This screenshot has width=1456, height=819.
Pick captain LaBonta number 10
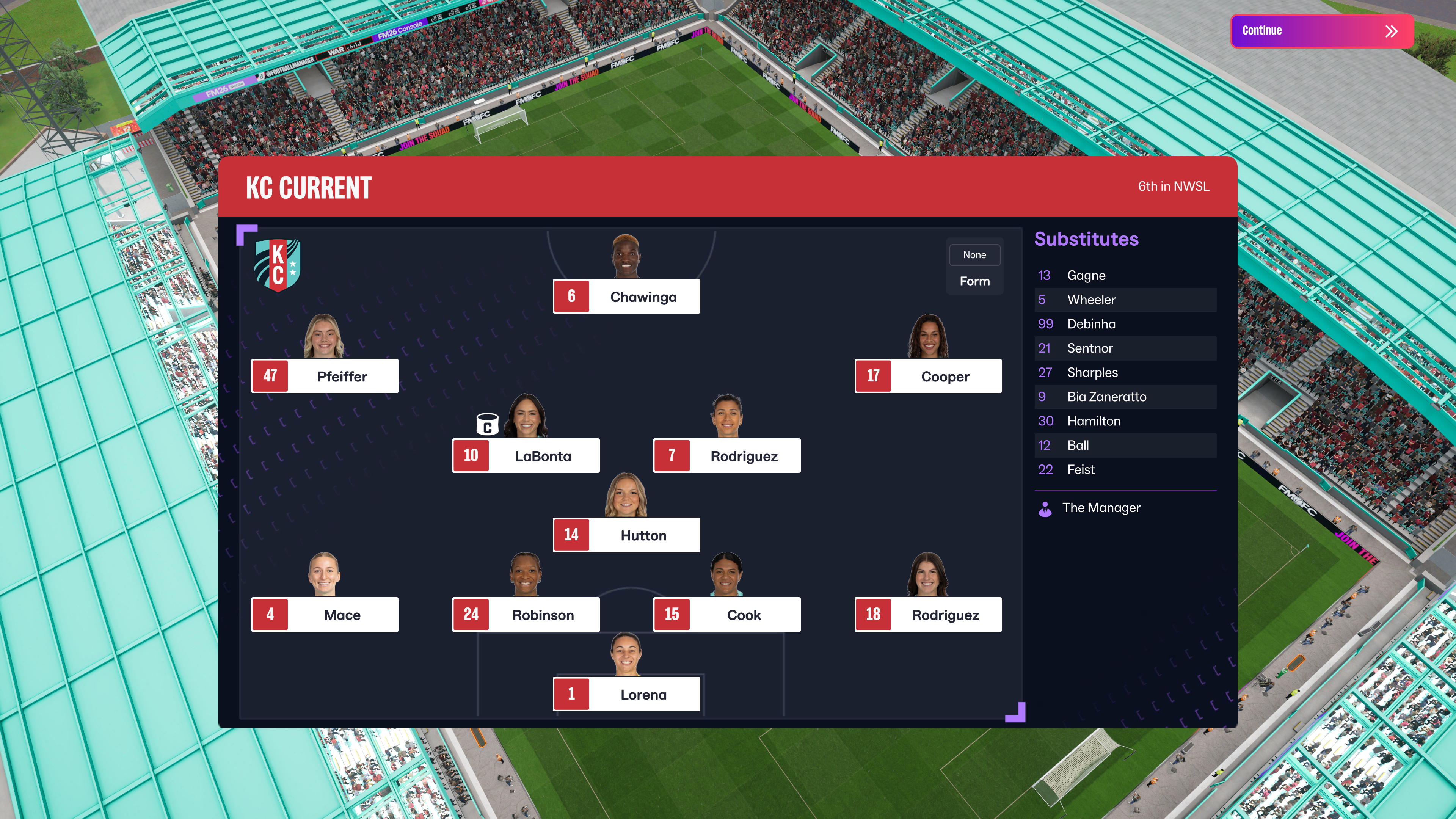pos(526,456)
